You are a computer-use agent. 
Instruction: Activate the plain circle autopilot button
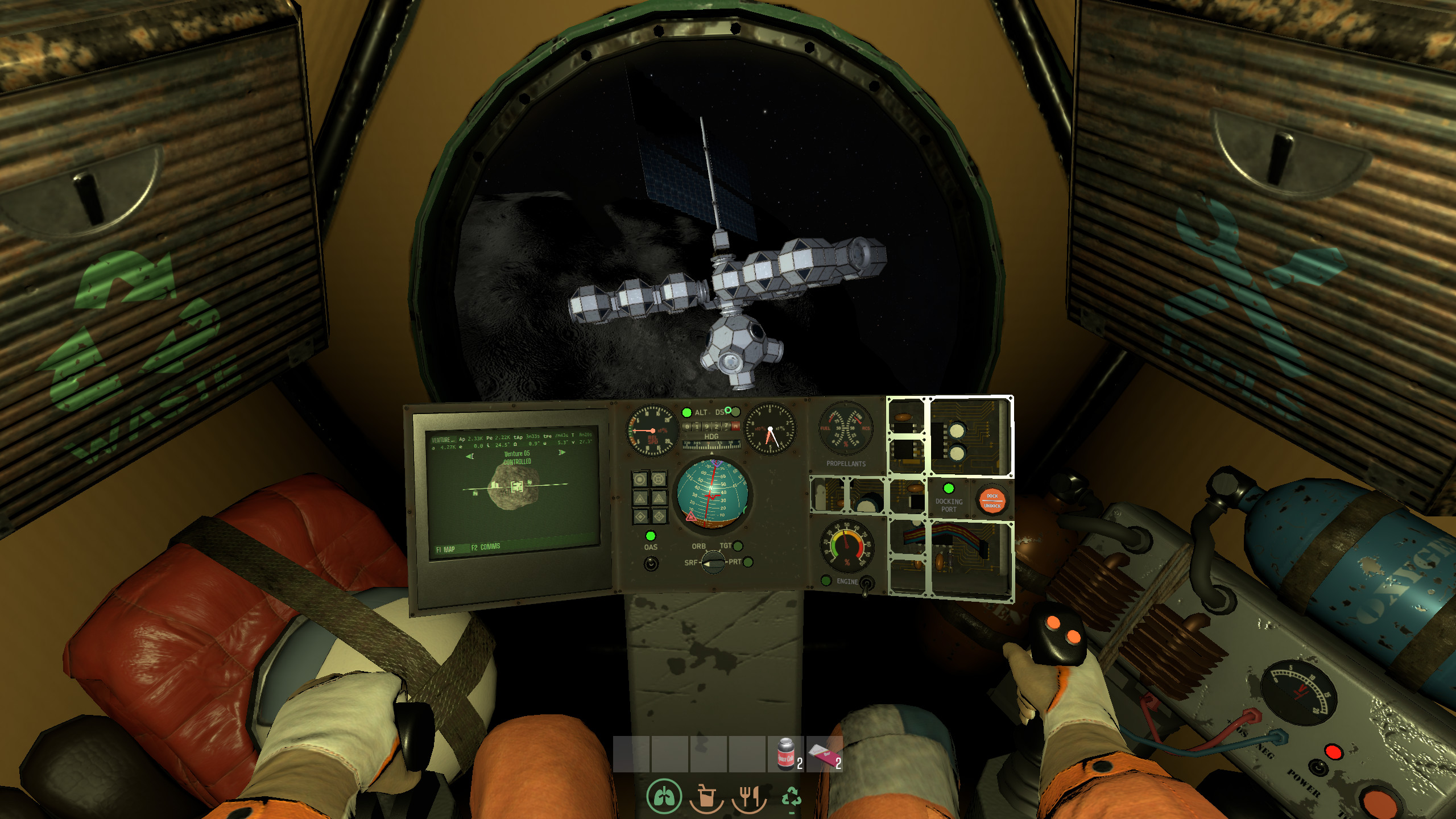tap(640, 479)
